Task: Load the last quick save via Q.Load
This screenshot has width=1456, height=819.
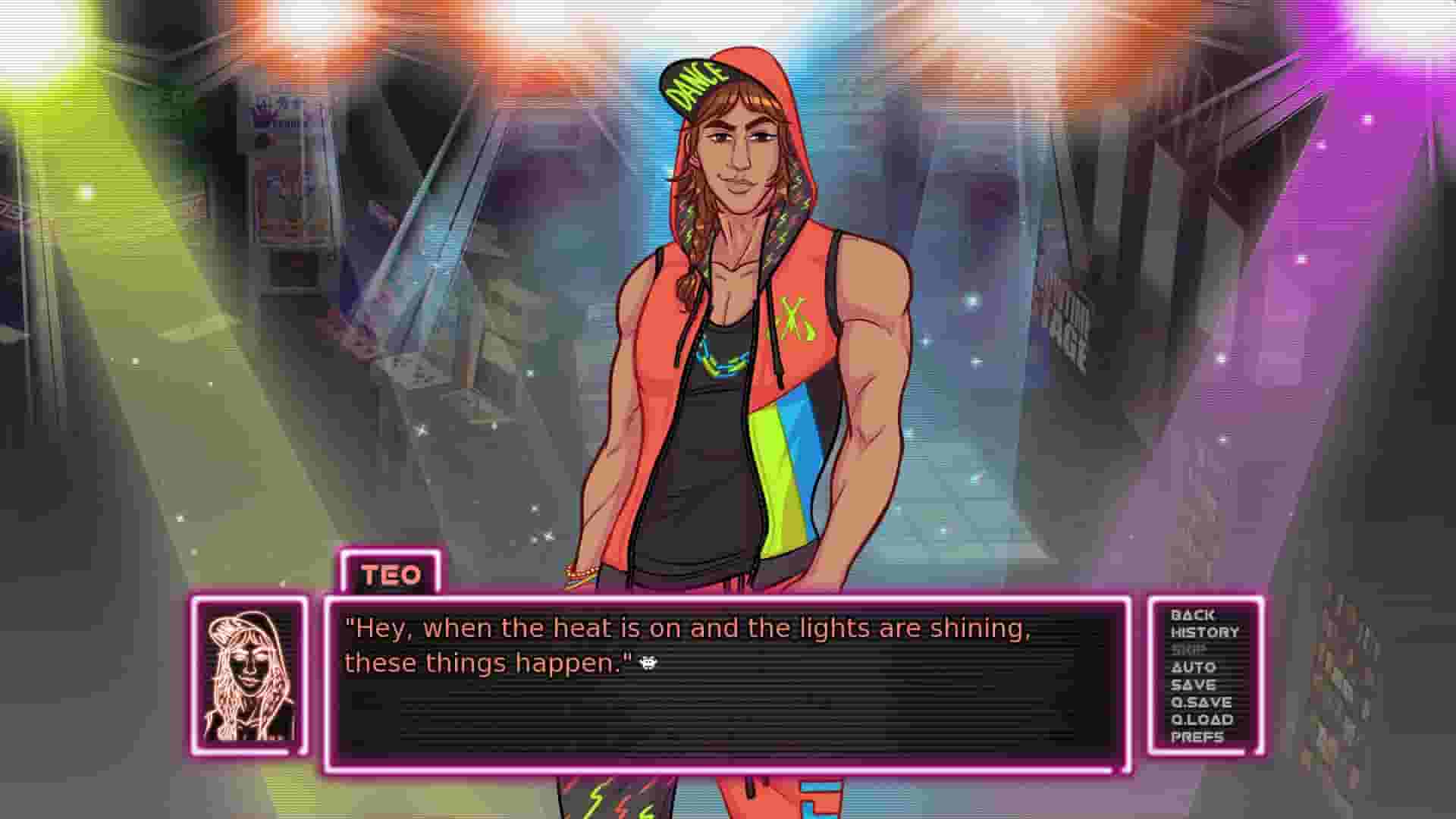Action: [x=1204, y=719]
